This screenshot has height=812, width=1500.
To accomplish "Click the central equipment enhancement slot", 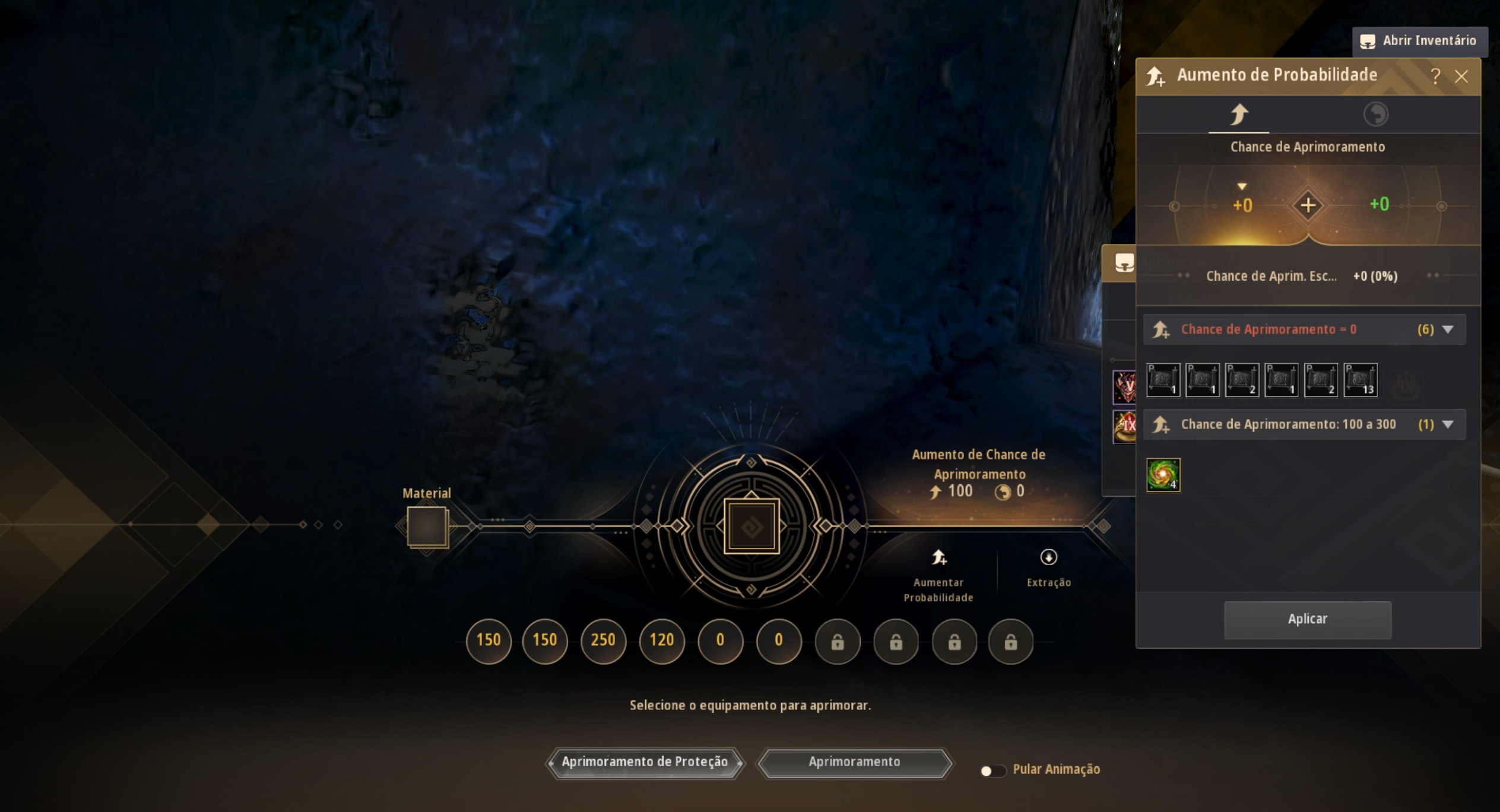I will (x=751, y=526).
